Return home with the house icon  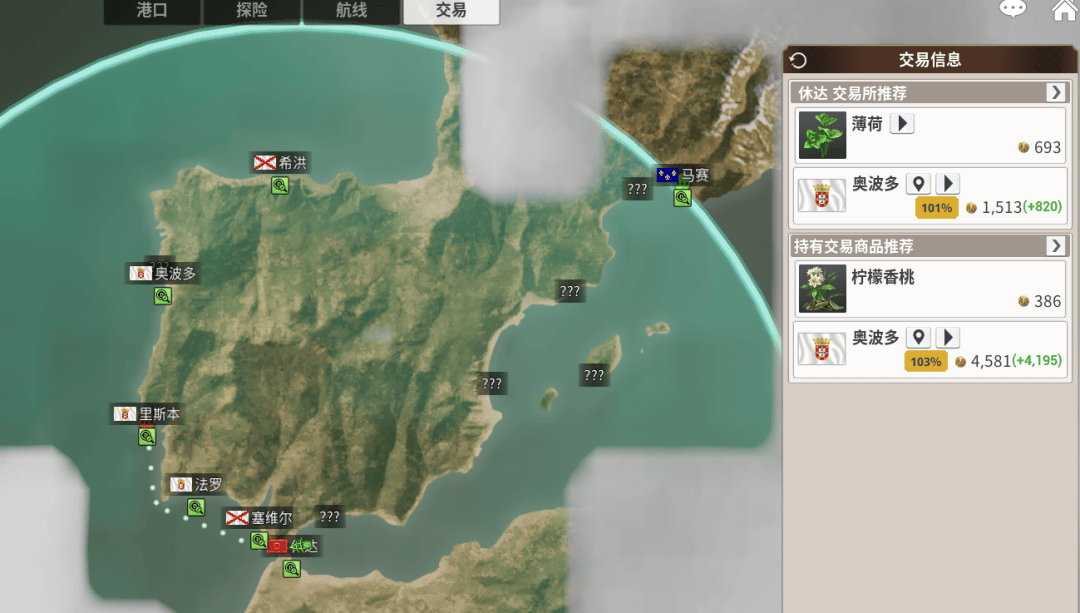[x=1064, y=11]
